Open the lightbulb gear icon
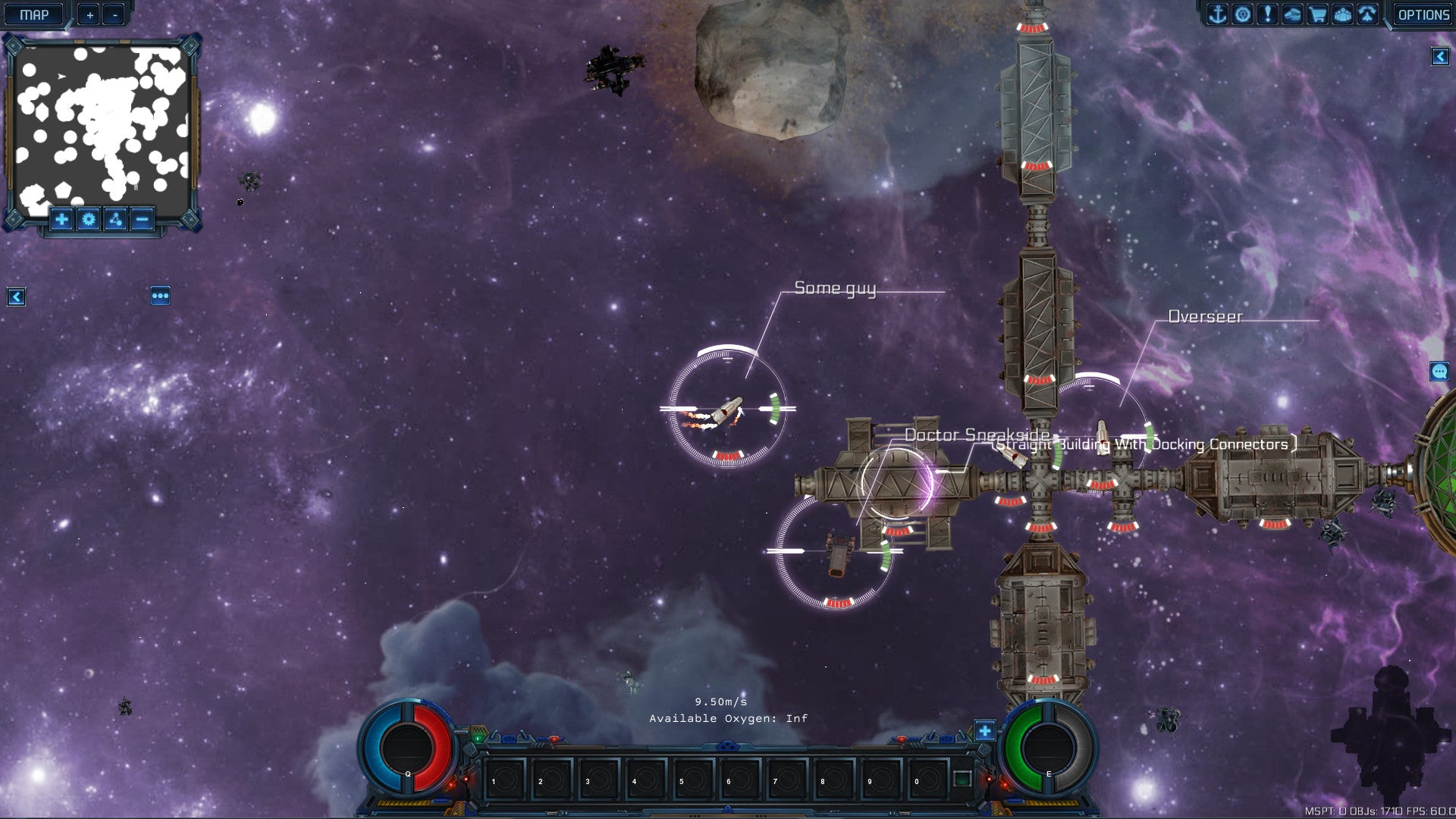 pos(1242,14)
